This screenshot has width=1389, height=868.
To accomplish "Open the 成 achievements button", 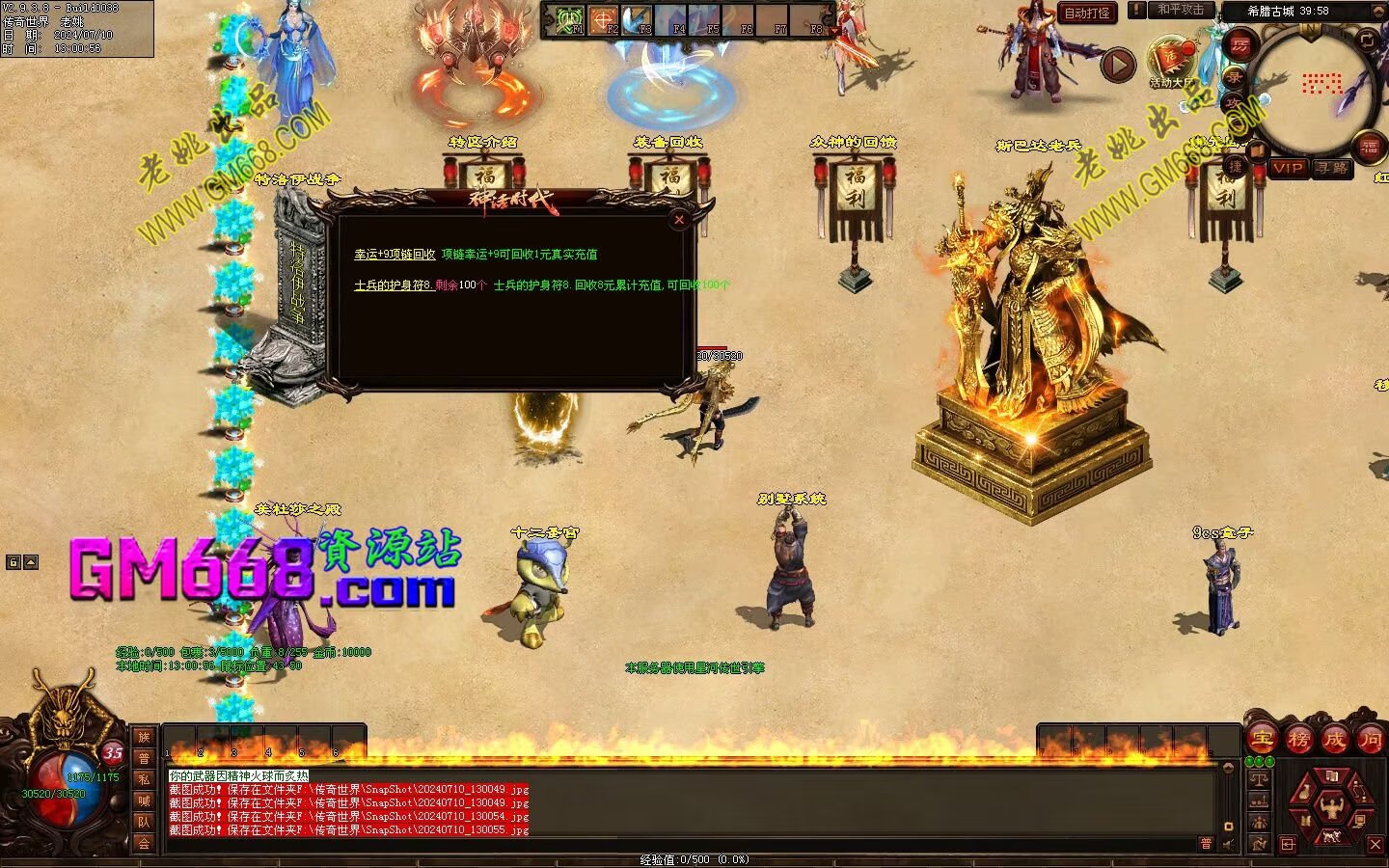I will 1334,740.
